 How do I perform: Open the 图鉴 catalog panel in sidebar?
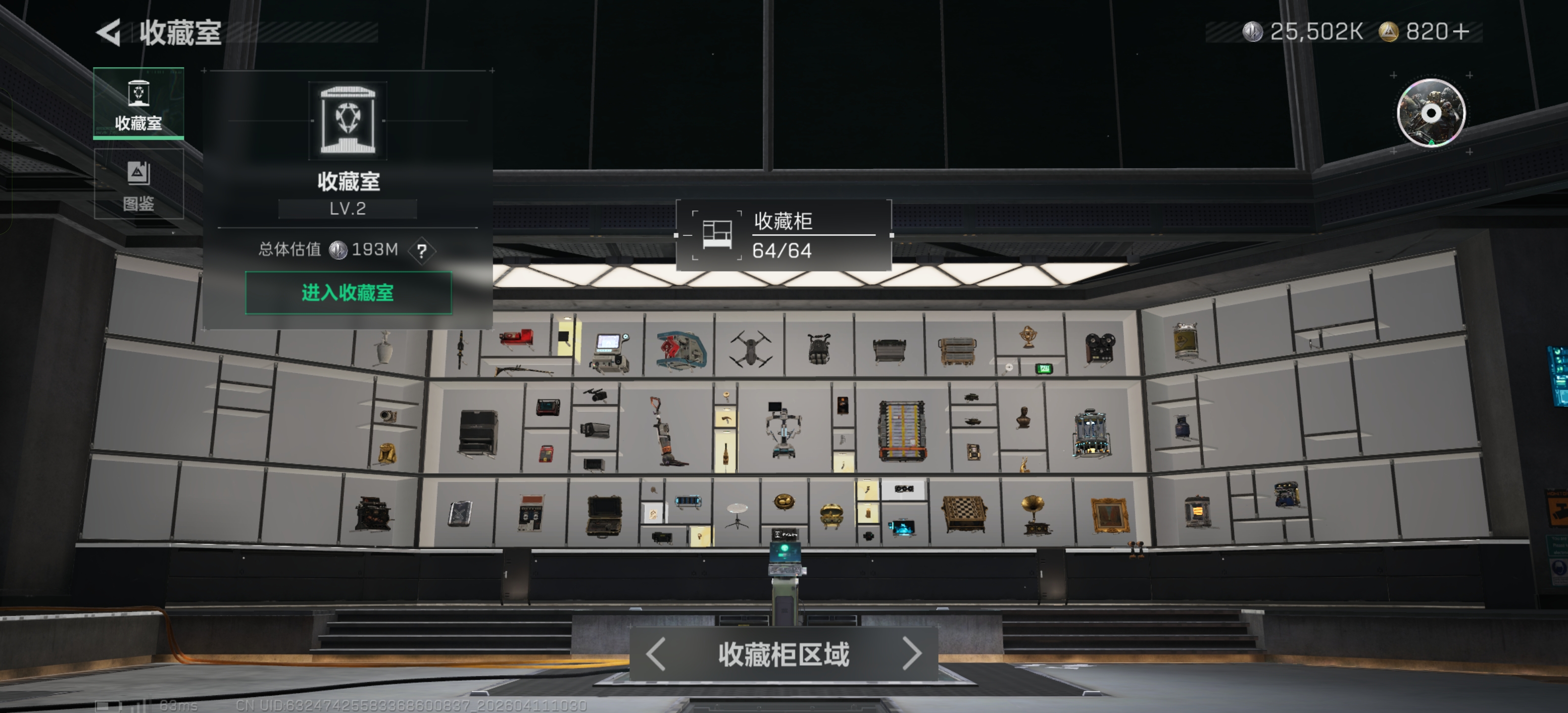point(139,183)
